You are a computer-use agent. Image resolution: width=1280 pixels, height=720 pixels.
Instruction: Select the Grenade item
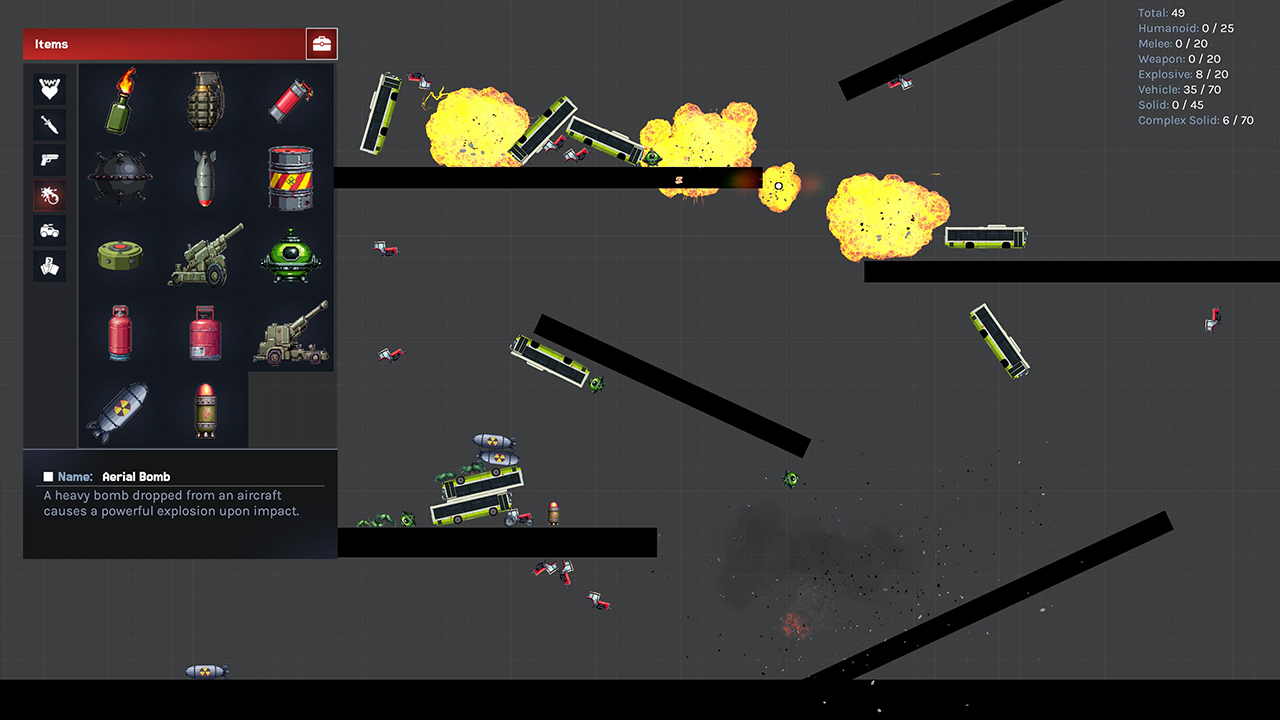coord(204,100)
